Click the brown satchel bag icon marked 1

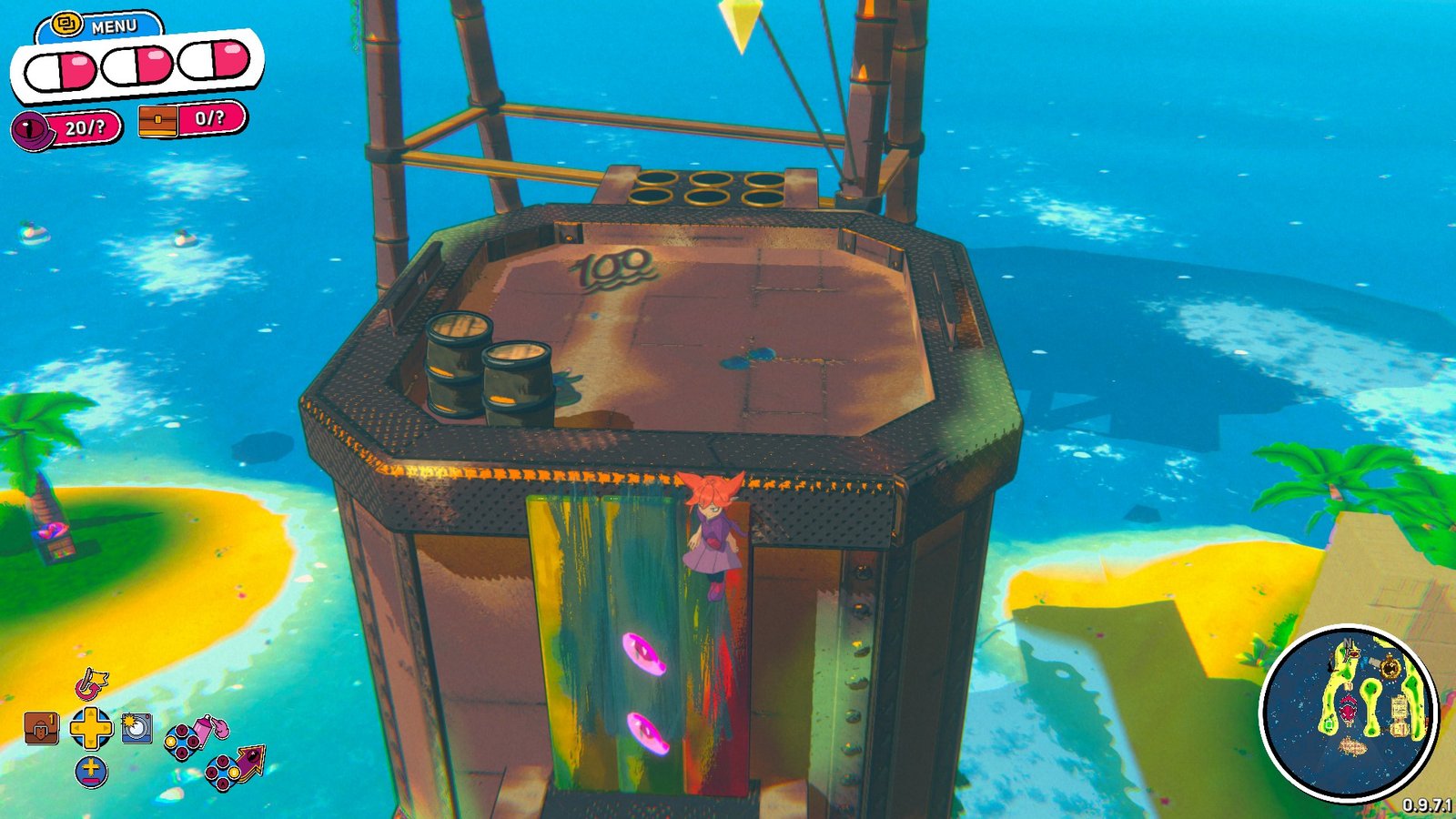[40, 726]
